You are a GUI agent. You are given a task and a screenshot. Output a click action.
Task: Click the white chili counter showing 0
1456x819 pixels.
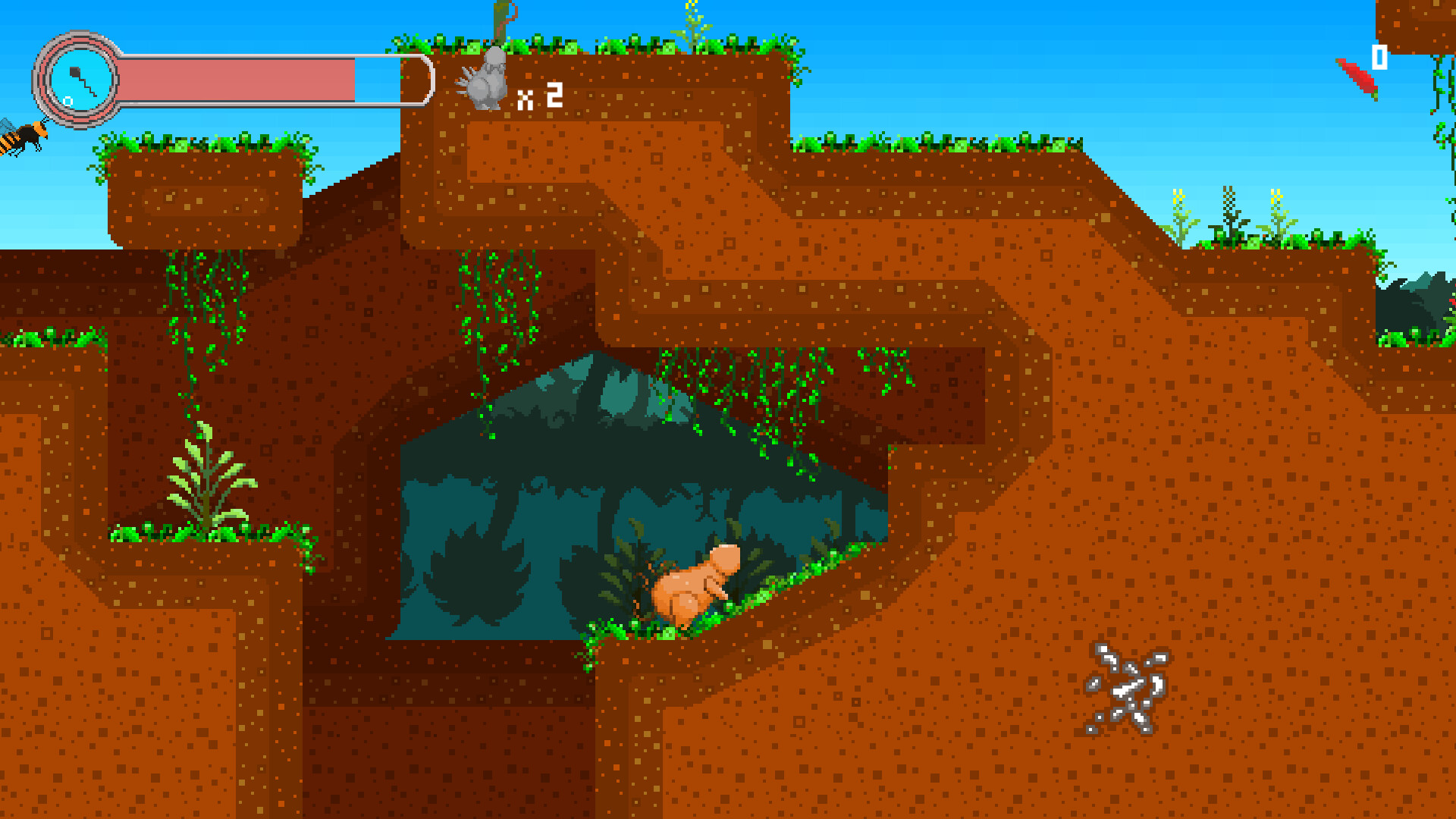[x=1379, y=57]
